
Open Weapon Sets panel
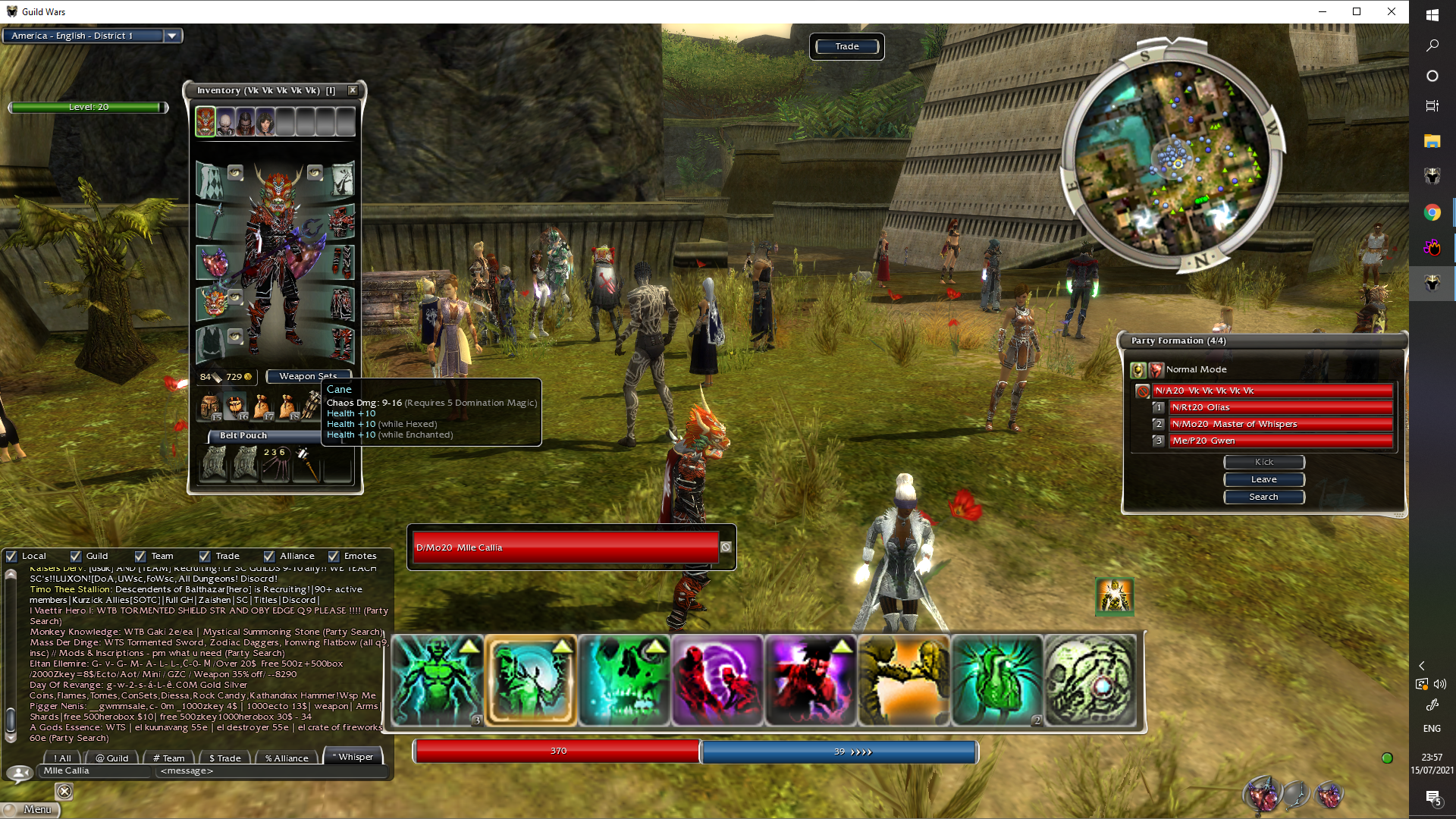(x=309, y=376)
